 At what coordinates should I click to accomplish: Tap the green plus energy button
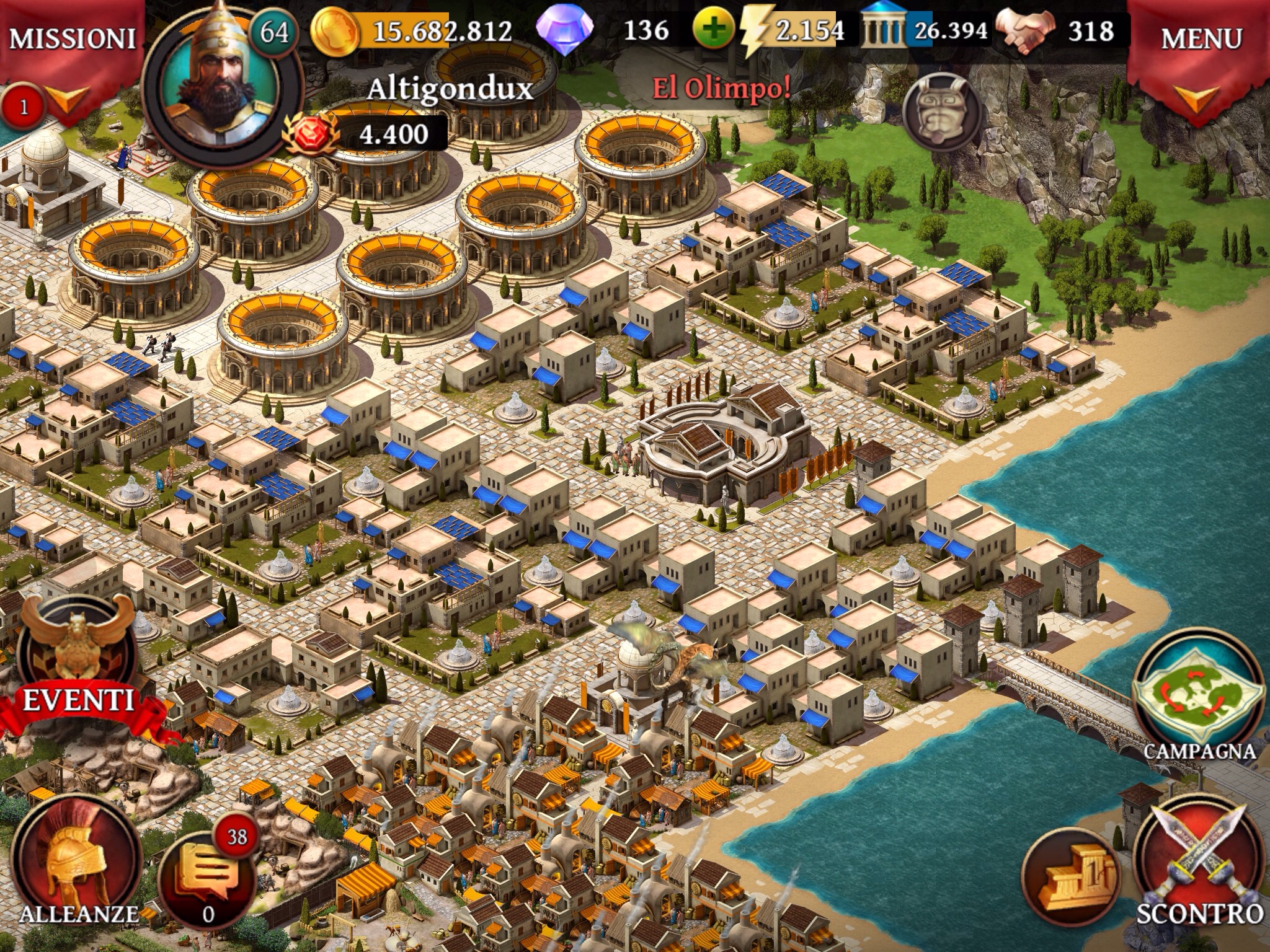714,30
